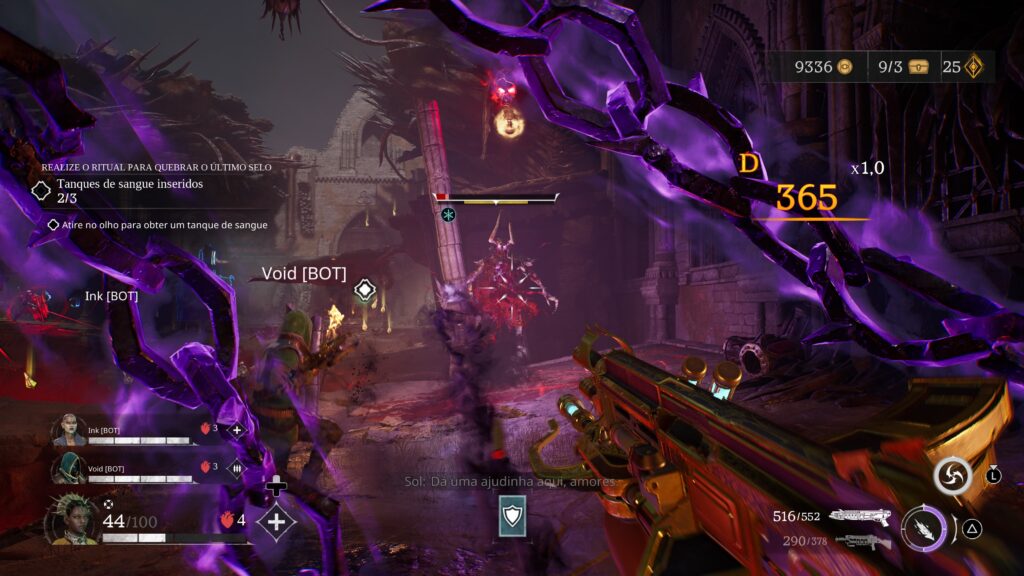Viewport: 1024px width, 576px height.
Task: Click the gold coin currency icon
Action: (846, 67)
